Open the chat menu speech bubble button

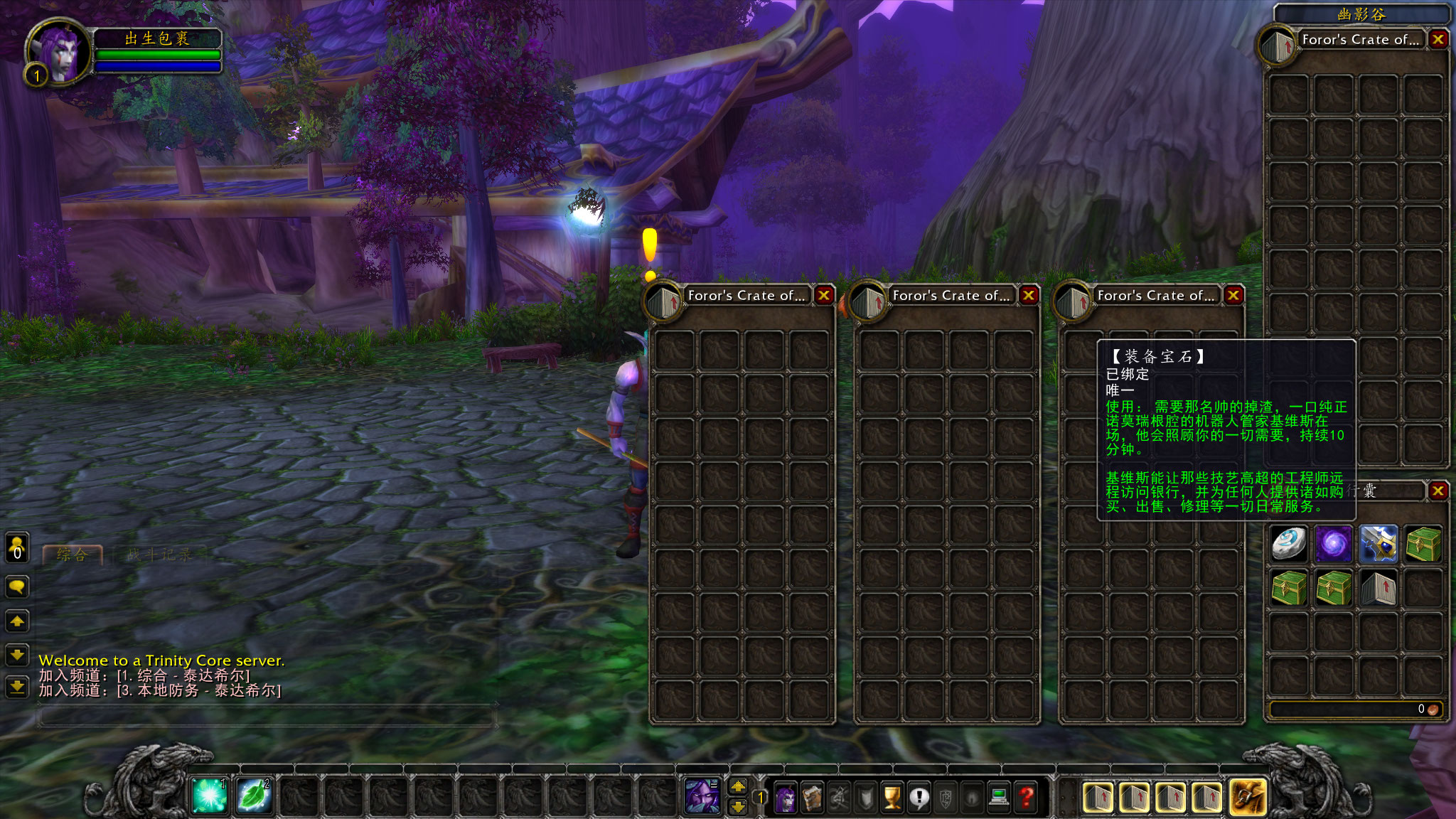click(x=17, y=587)
